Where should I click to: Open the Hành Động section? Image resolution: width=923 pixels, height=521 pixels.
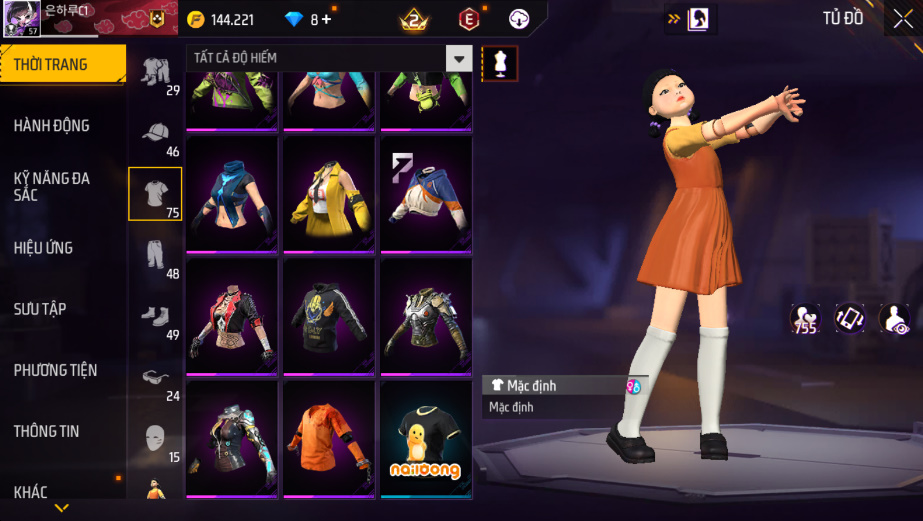(52, 125)
